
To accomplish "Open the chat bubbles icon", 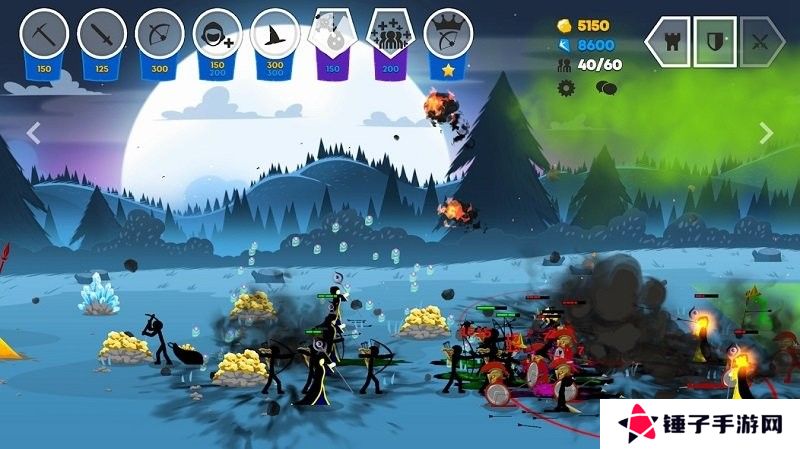I will pyautogui.click(x=606, y=87).
